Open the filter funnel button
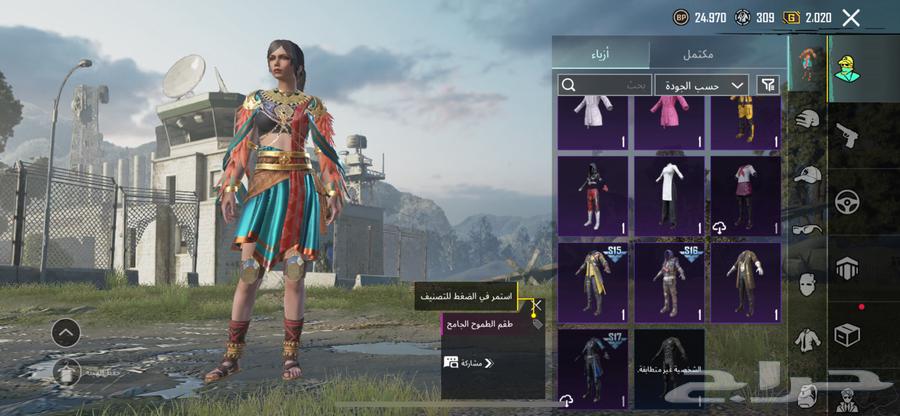Viewport: 900px width, 416px height. point(768,85)
